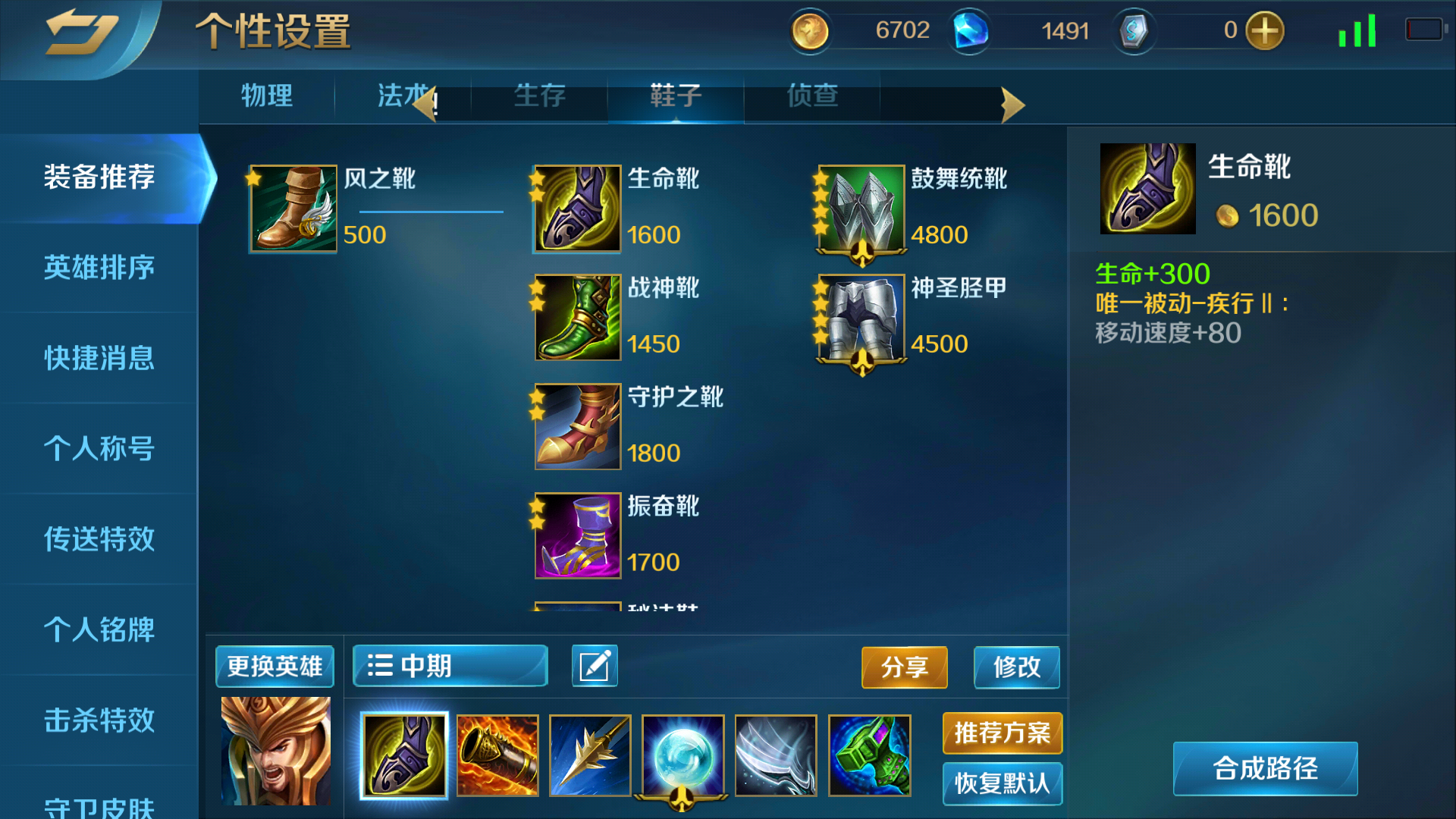Switch to the 物理 equipment tab
The width and height of the screenshot is (1456, 819).
pos(266,96)
